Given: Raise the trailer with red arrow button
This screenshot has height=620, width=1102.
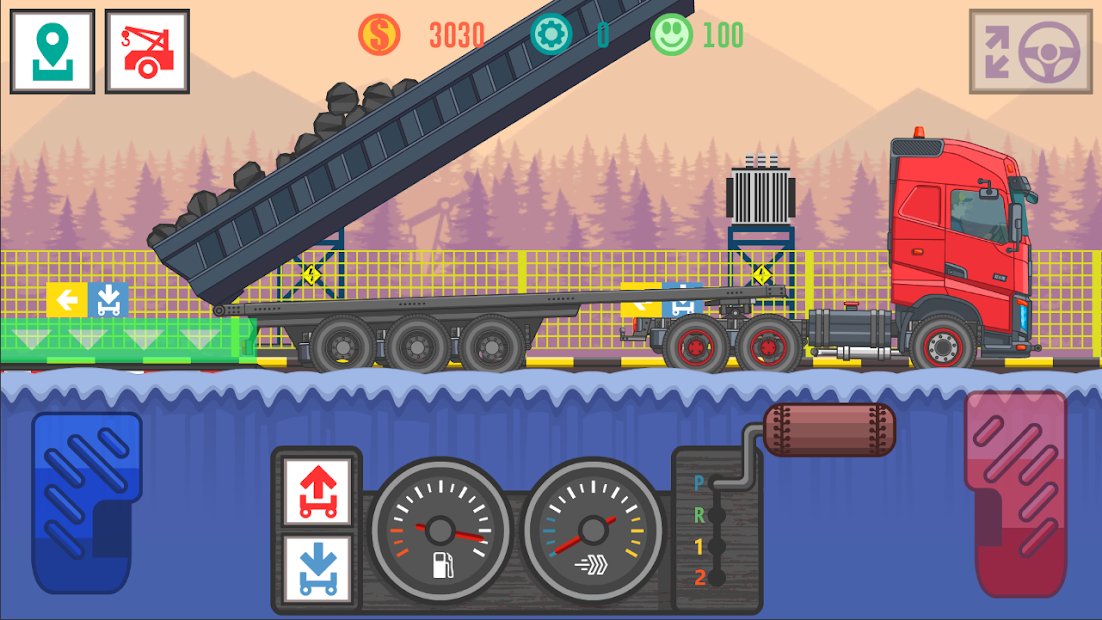Looking at the screenshot, I should tap(317, 491).
